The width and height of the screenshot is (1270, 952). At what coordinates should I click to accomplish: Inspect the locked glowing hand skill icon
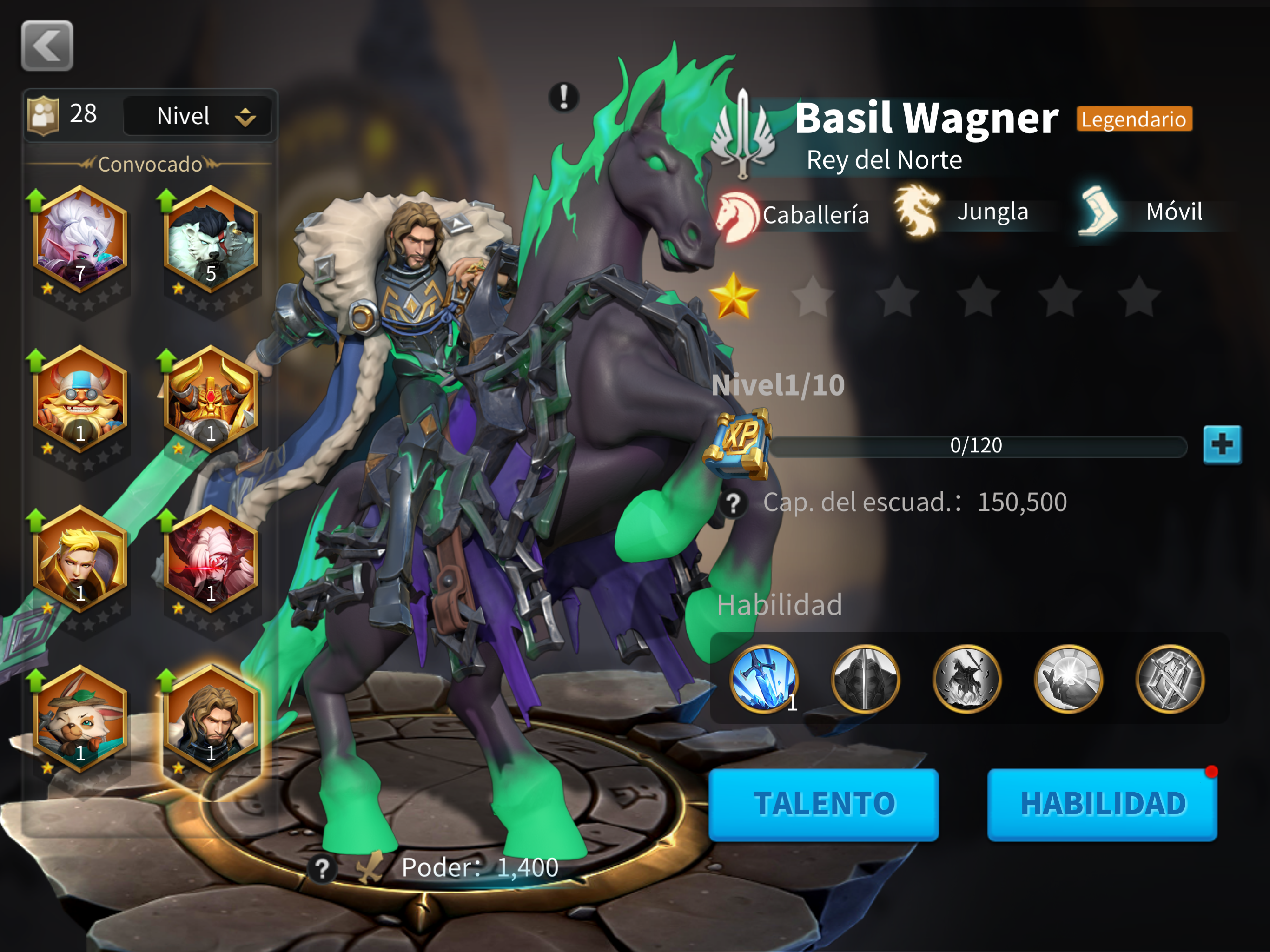tap(1068, 679)
